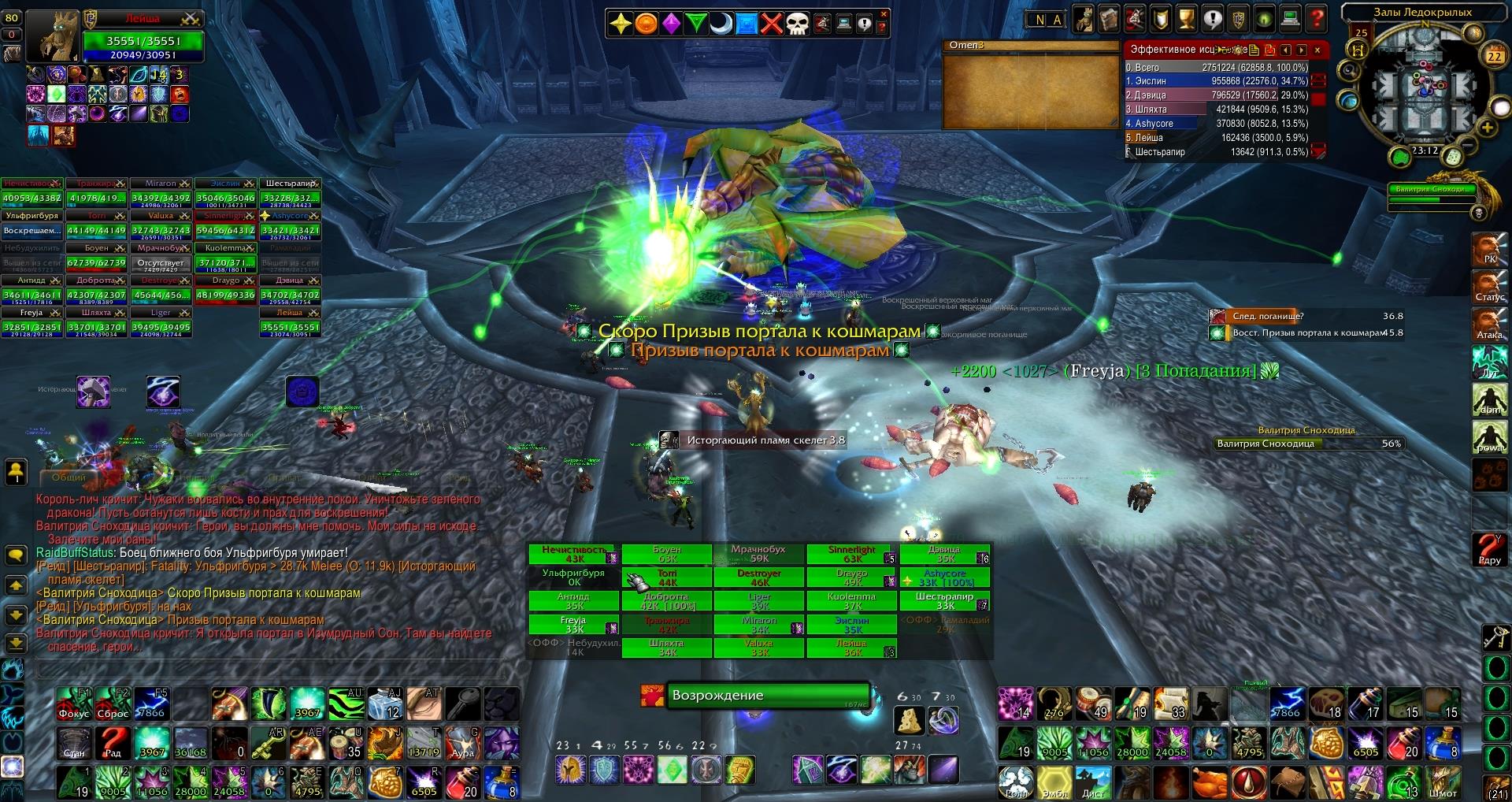Activate the Сброс macro button

[113, 704]
